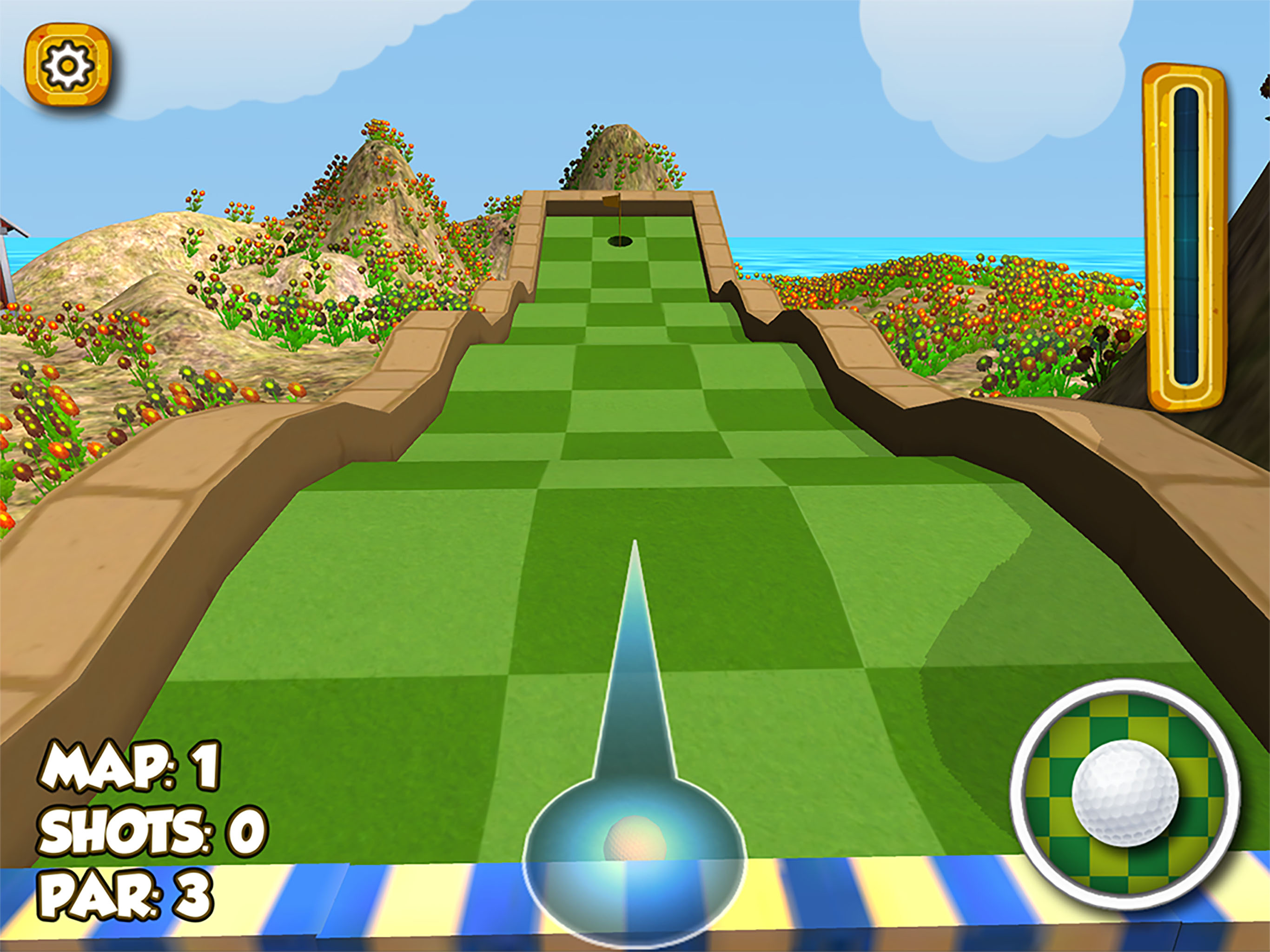This screenshot has width=1270, height=952.
Task: Tap the golf ball shoot button
Action: click(x=1125, y=793)
